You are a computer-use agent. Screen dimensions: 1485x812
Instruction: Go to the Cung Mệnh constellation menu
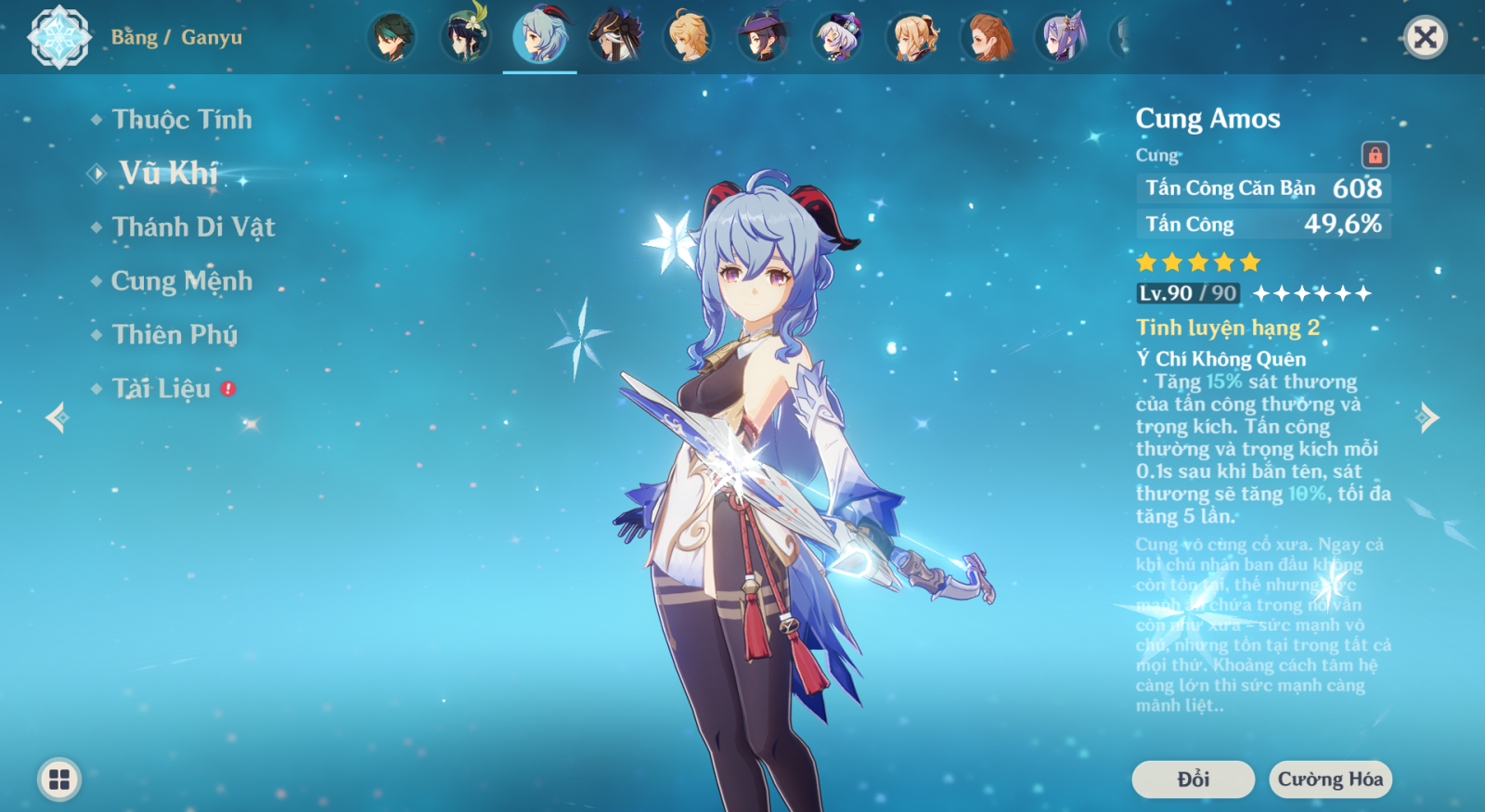[x=181, y=281]
